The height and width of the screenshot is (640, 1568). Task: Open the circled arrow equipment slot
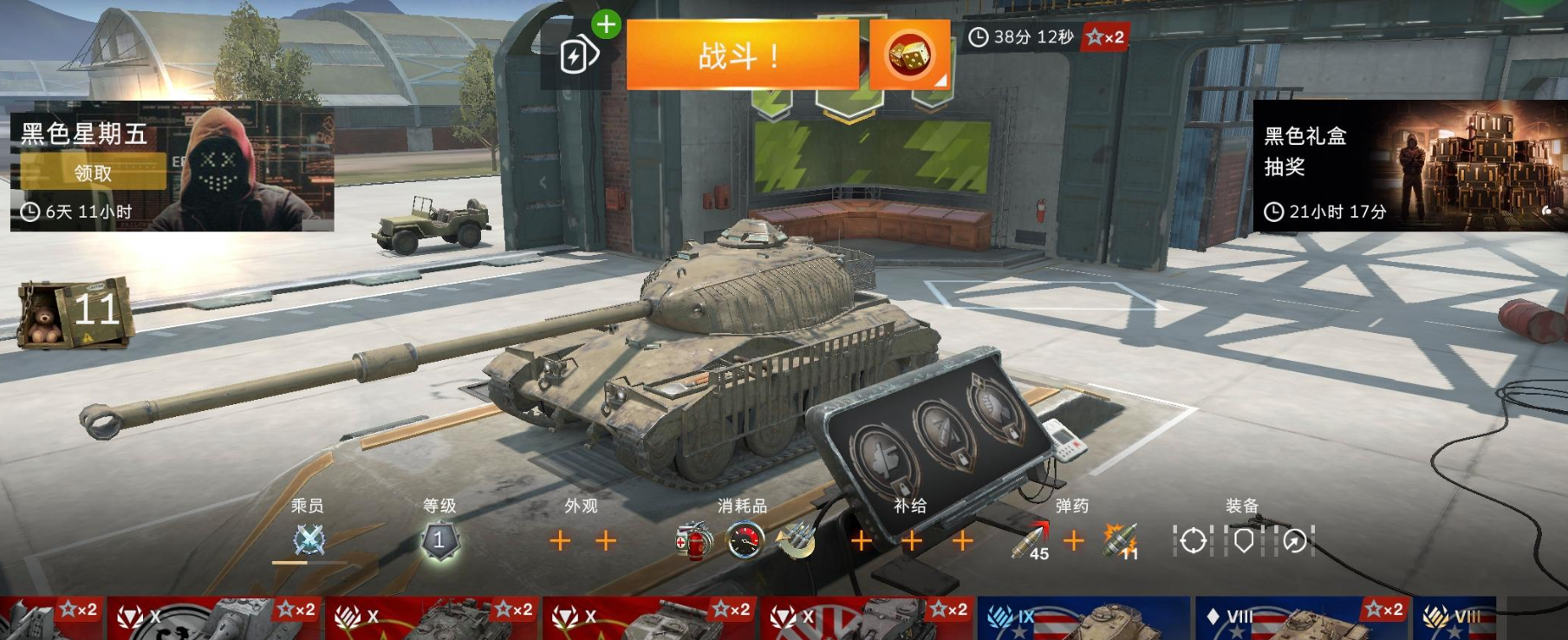1295,541
